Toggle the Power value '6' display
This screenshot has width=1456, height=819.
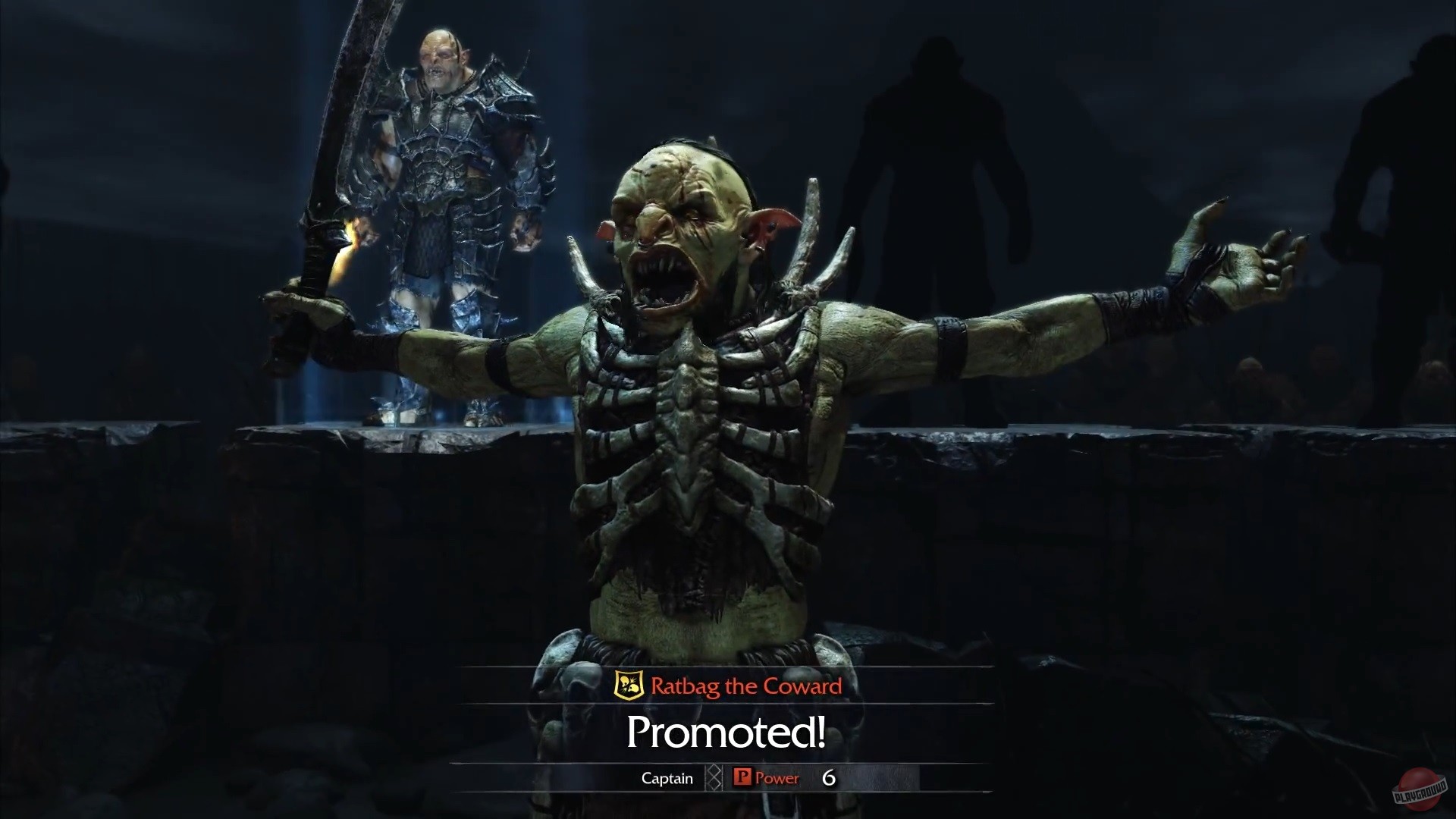(x=829, y=778)
